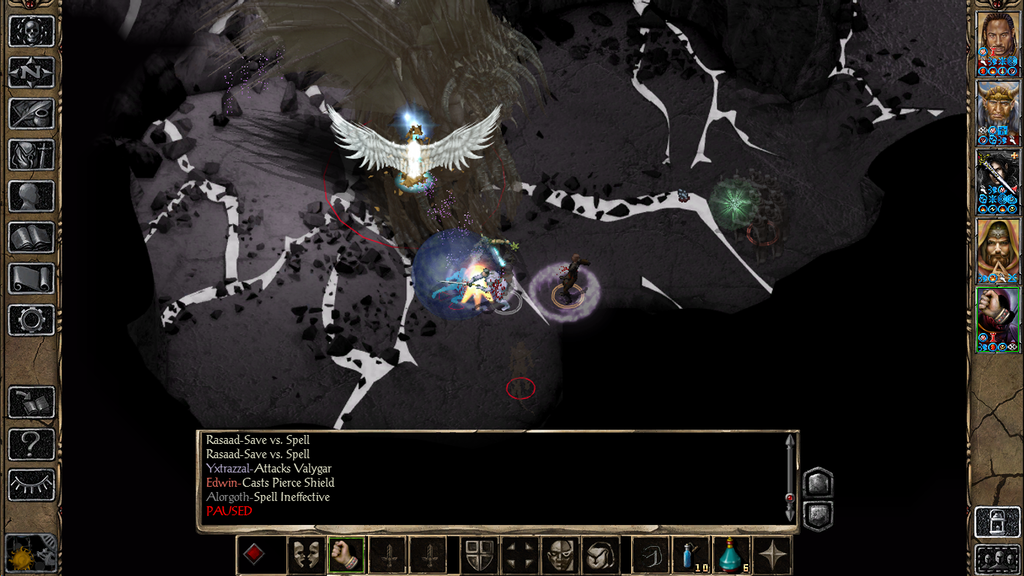Click the red diamond stop button
1024x576 pixels.
click(x=254, y=555)
